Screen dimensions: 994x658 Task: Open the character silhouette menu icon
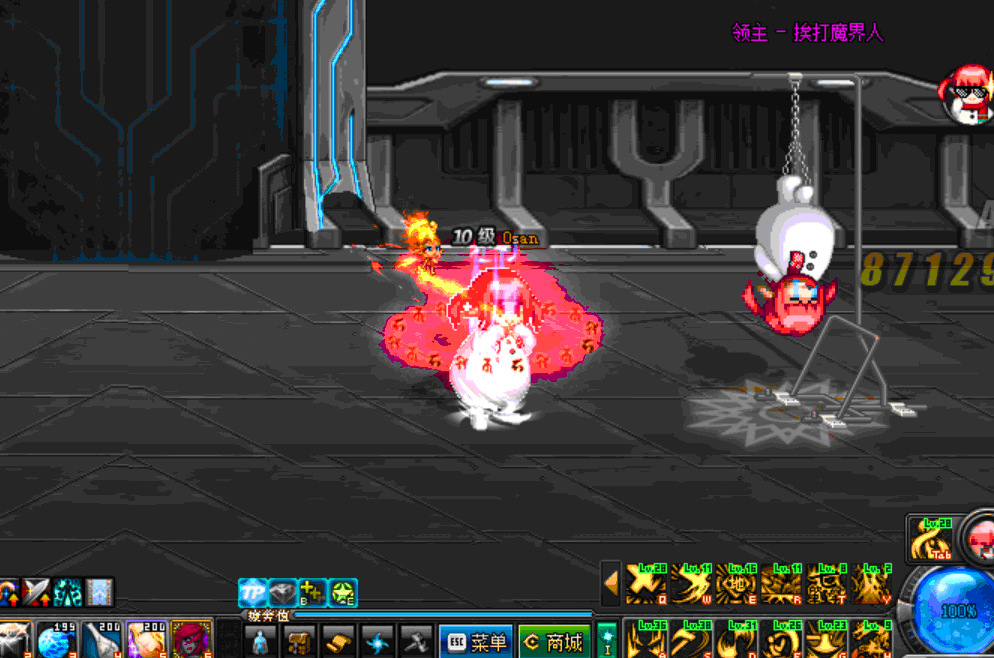260,641
